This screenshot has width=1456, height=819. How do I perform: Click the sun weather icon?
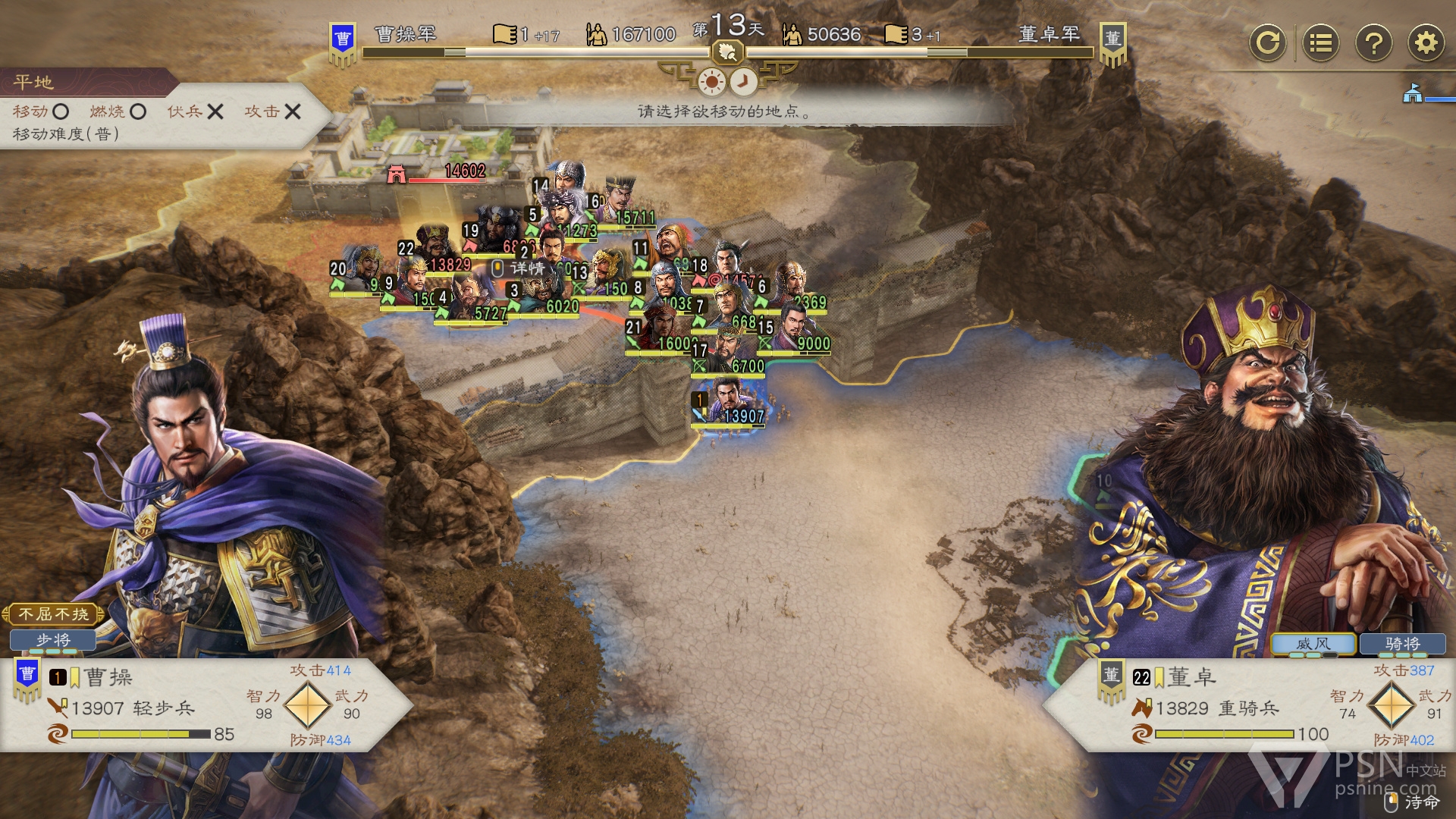point(711,81)
